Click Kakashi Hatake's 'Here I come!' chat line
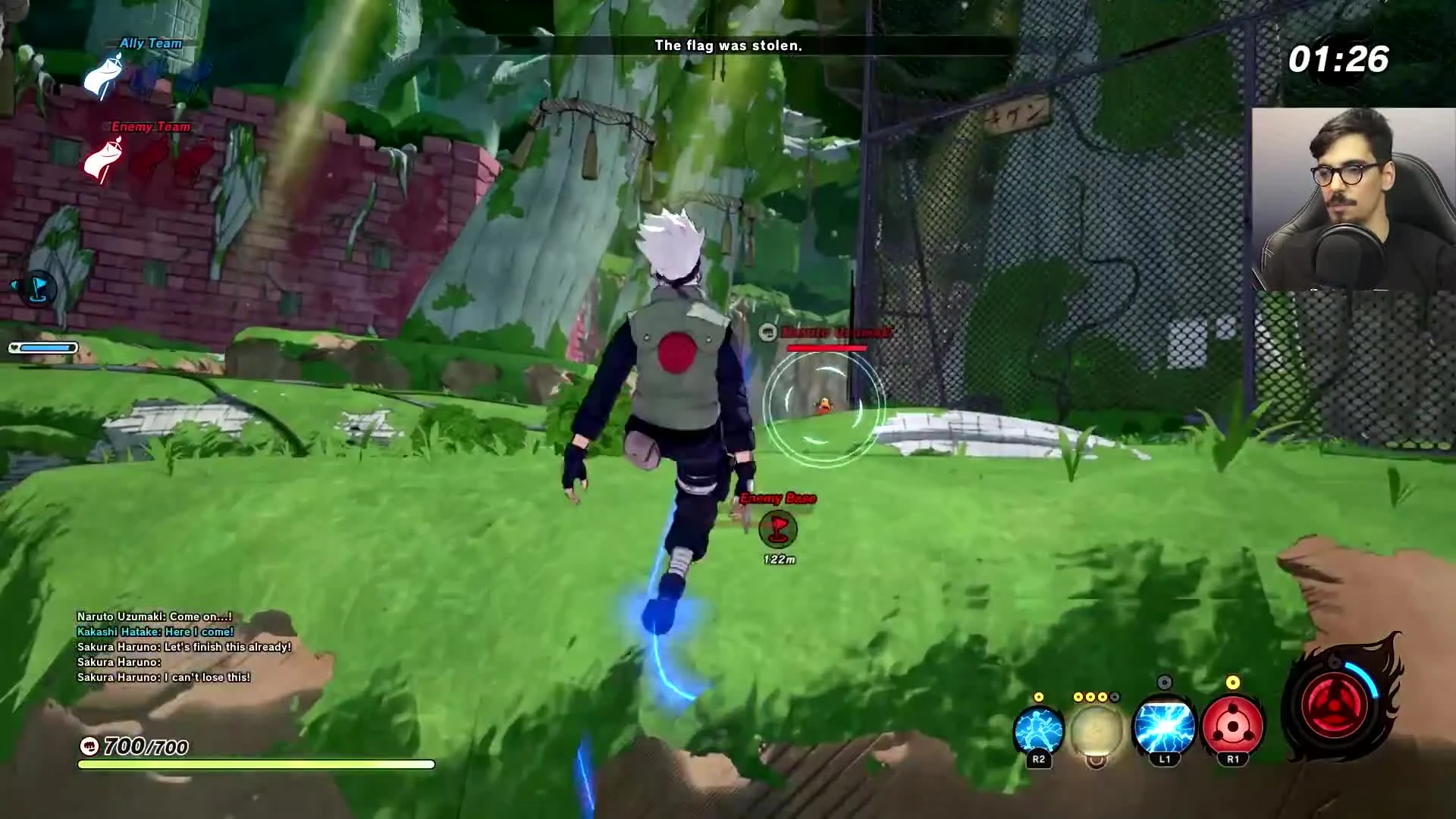 click(152, 631)
